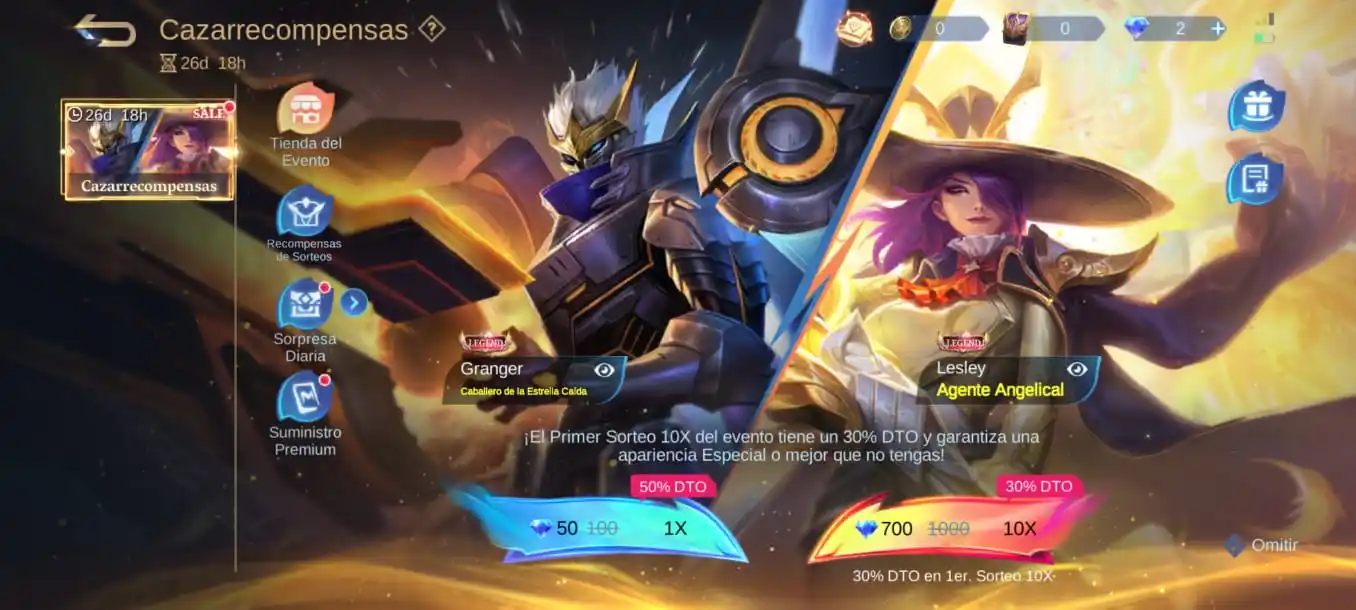1356x610 pixels.
Task: Select the Cazarrecompensas event banner
Action: pyautogui.click(x=148, y=149)
